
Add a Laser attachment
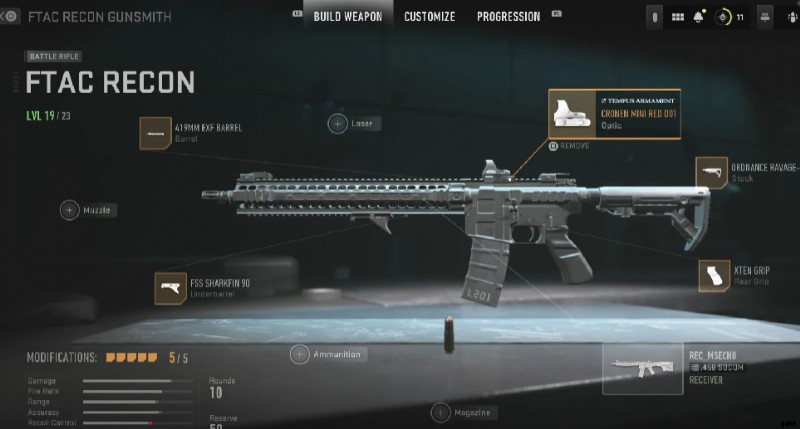[338, 123]
